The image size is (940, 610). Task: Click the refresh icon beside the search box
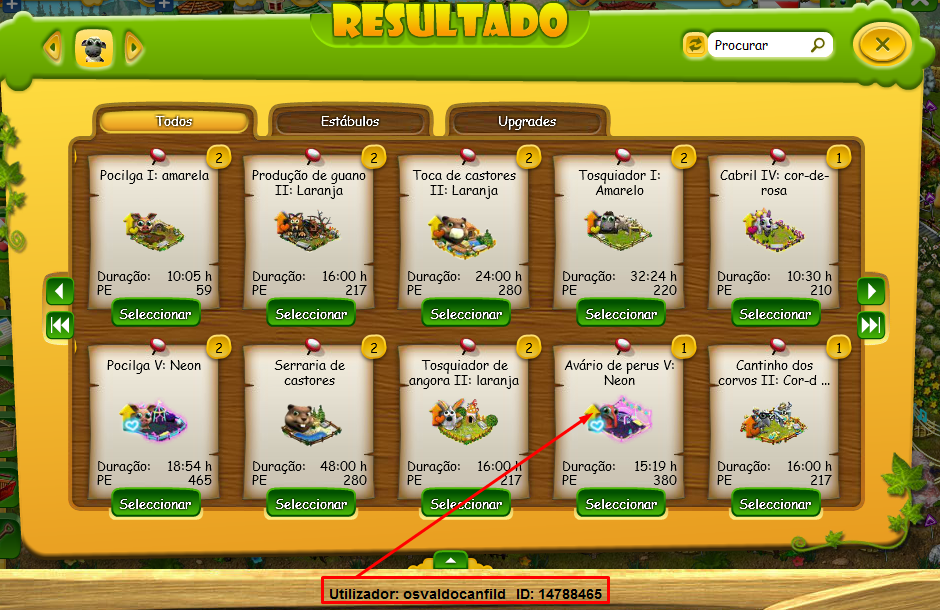pos(694,45)
